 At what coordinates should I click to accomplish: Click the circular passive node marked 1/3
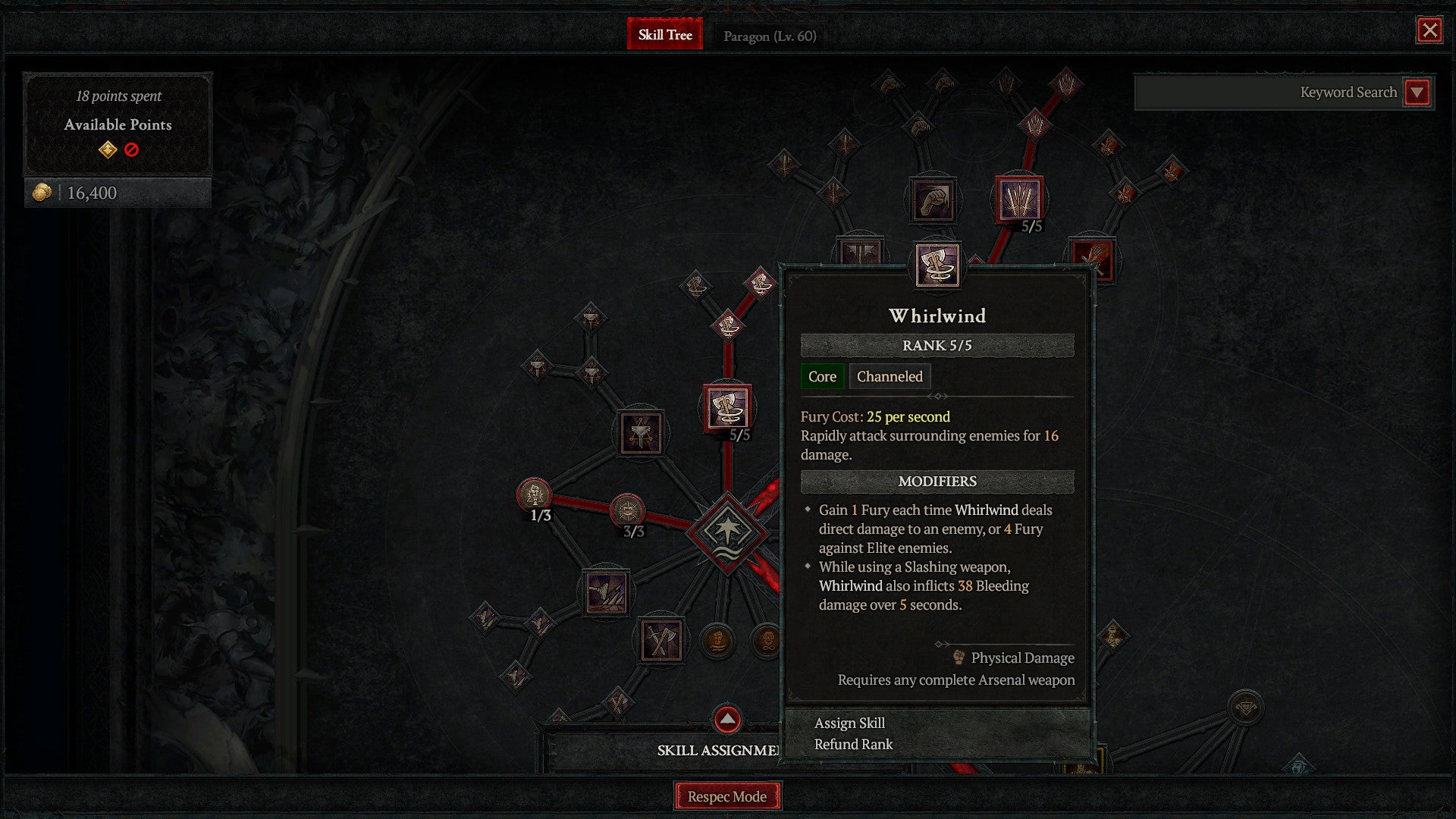pos(535,493)
